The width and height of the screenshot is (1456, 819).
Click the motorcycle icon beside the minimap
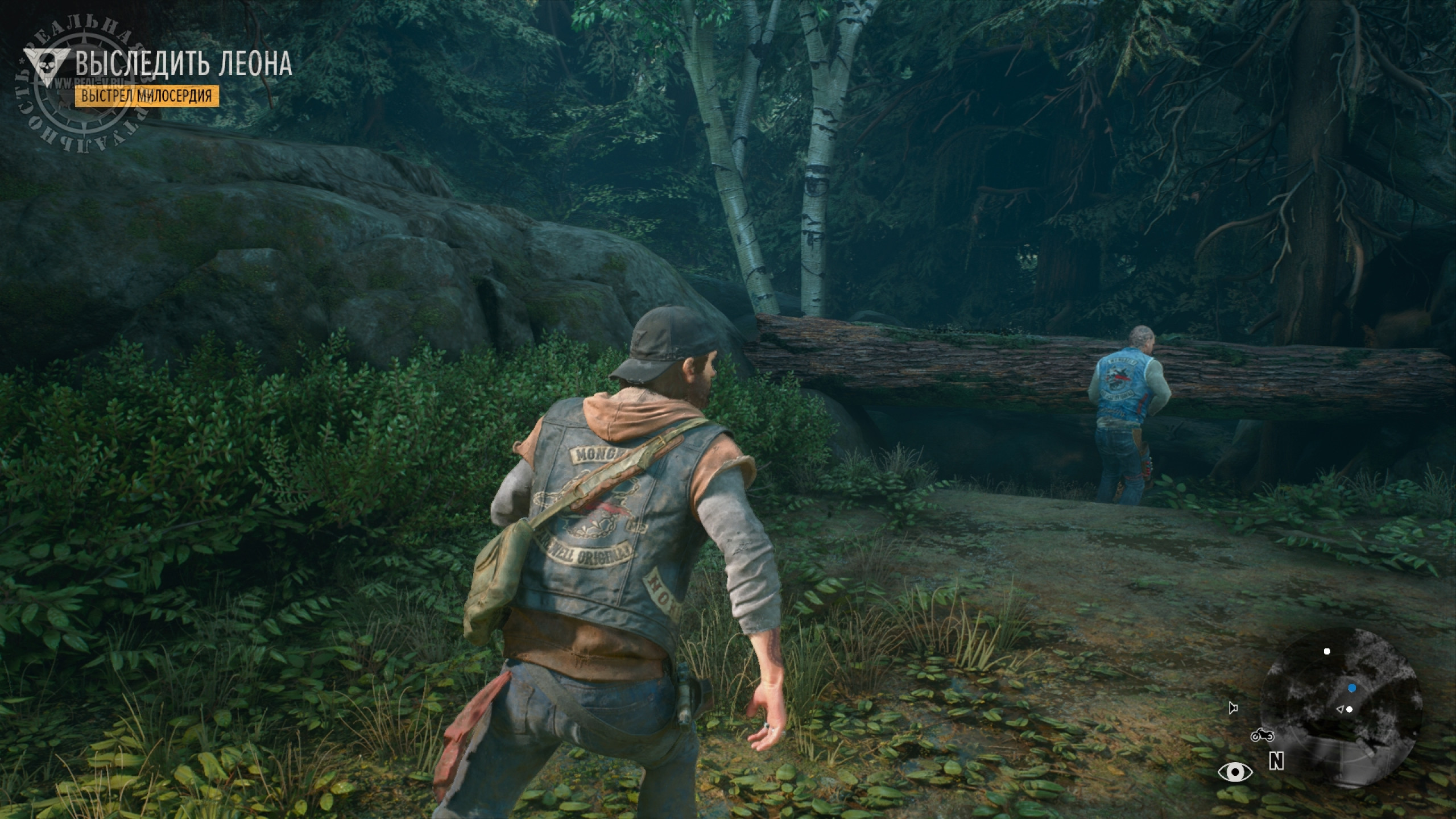coord(1262,735)
